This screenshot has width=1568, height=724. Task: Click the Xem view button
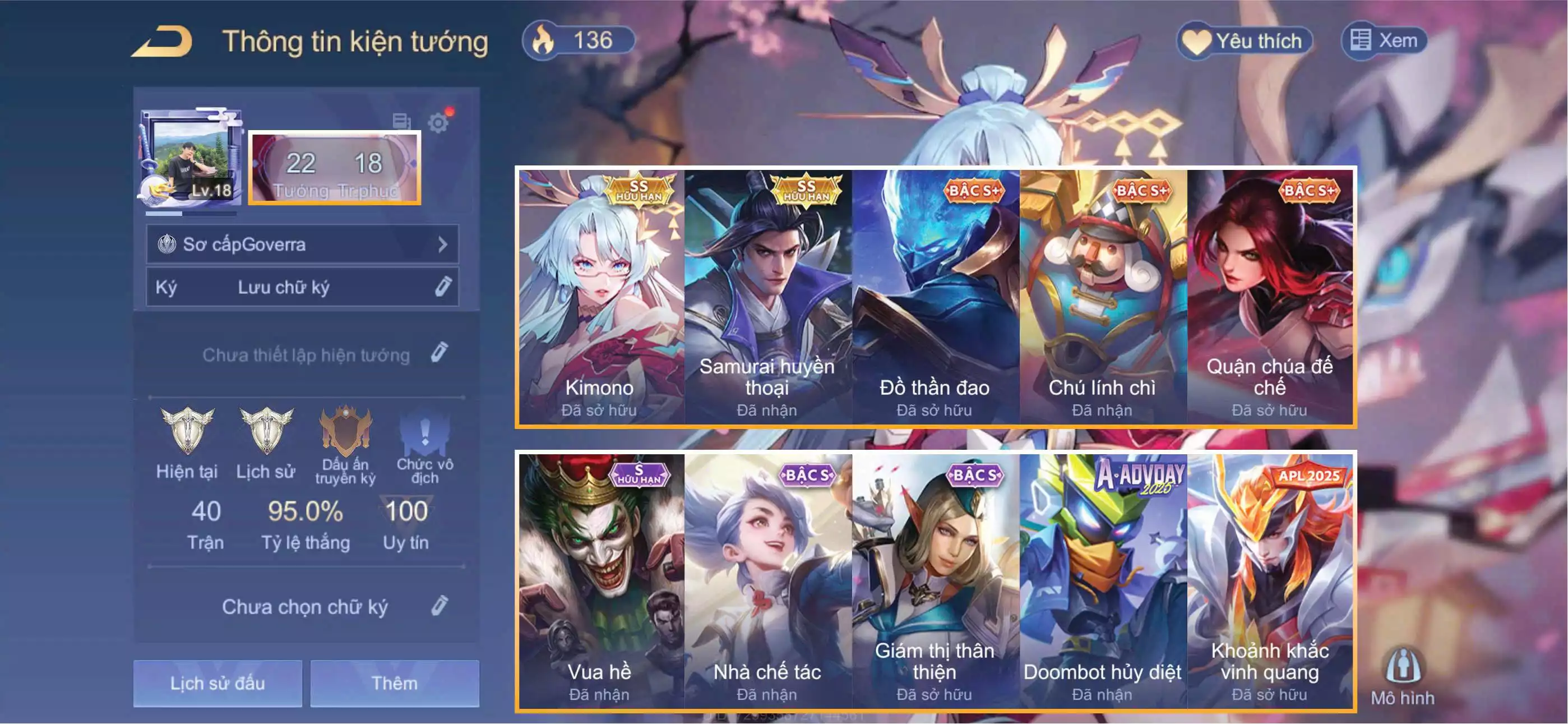[x=1384, y=41]
